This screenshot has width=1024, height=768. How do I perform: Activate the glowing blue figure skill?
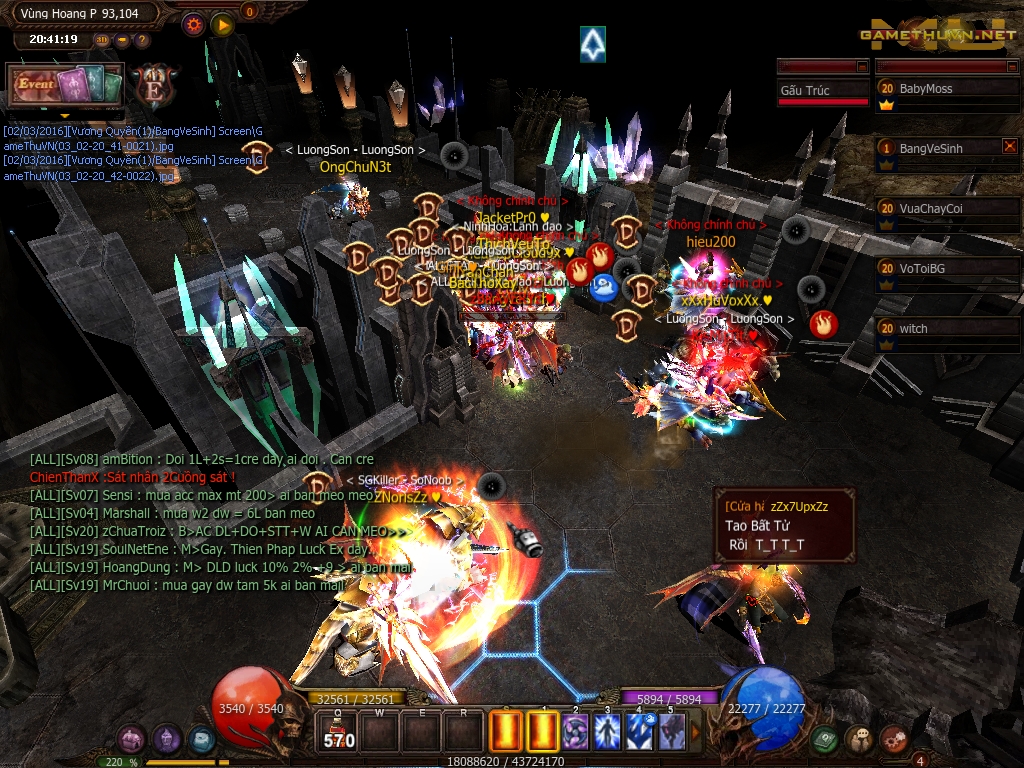607,732
